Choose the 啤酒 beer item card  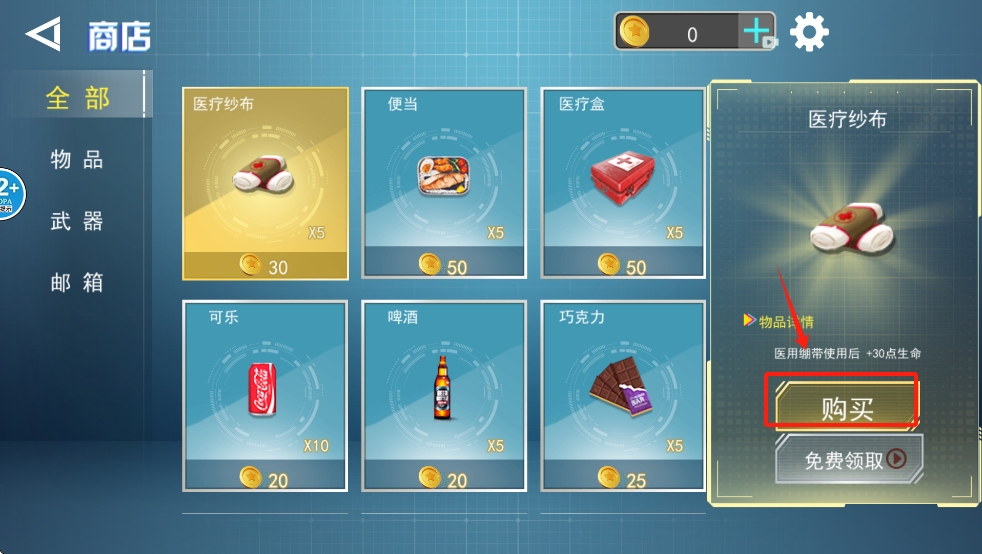444,395
